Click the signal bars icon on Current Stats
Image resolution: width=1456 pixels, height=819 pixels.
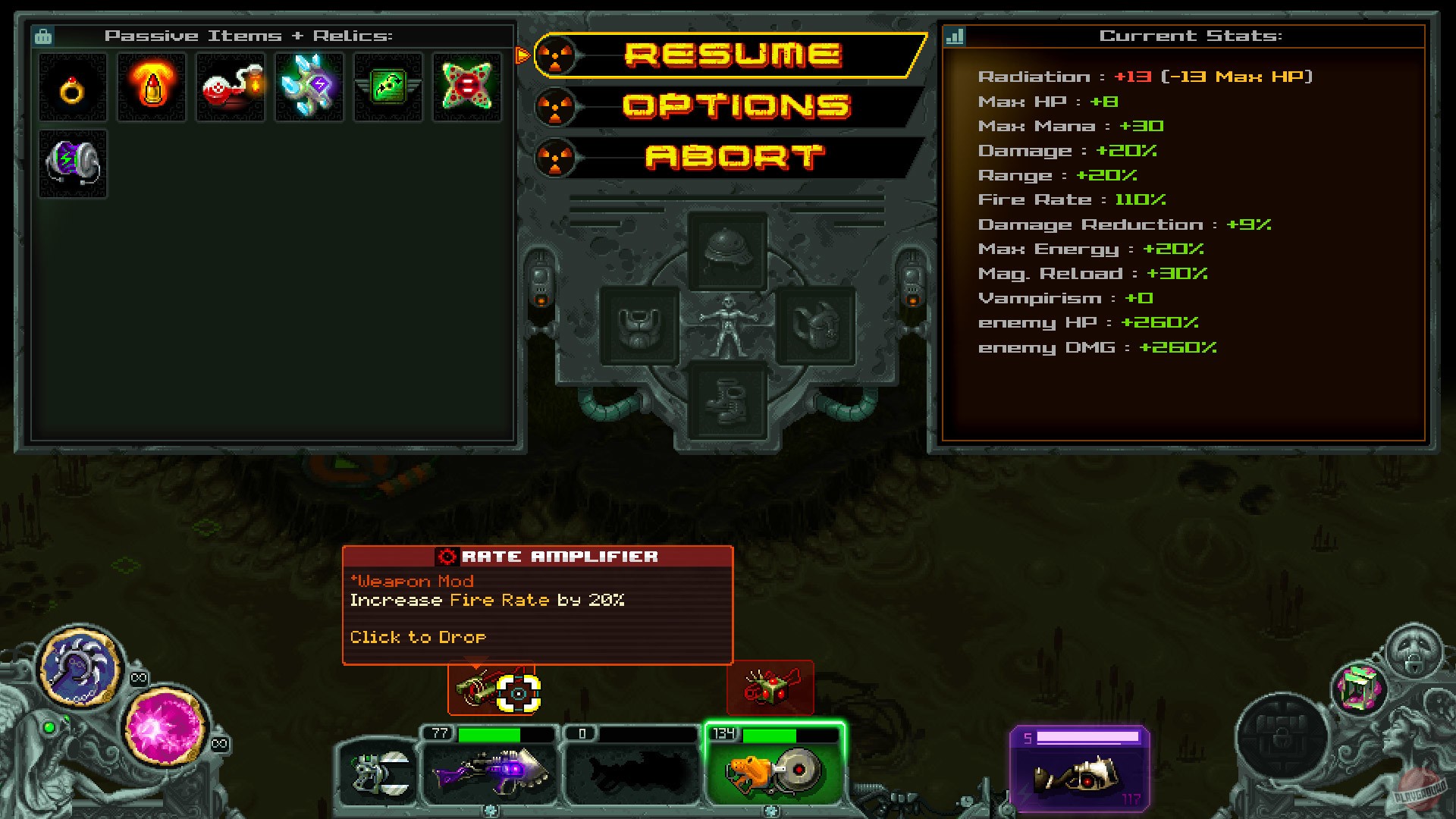click(x=953, y=35)
